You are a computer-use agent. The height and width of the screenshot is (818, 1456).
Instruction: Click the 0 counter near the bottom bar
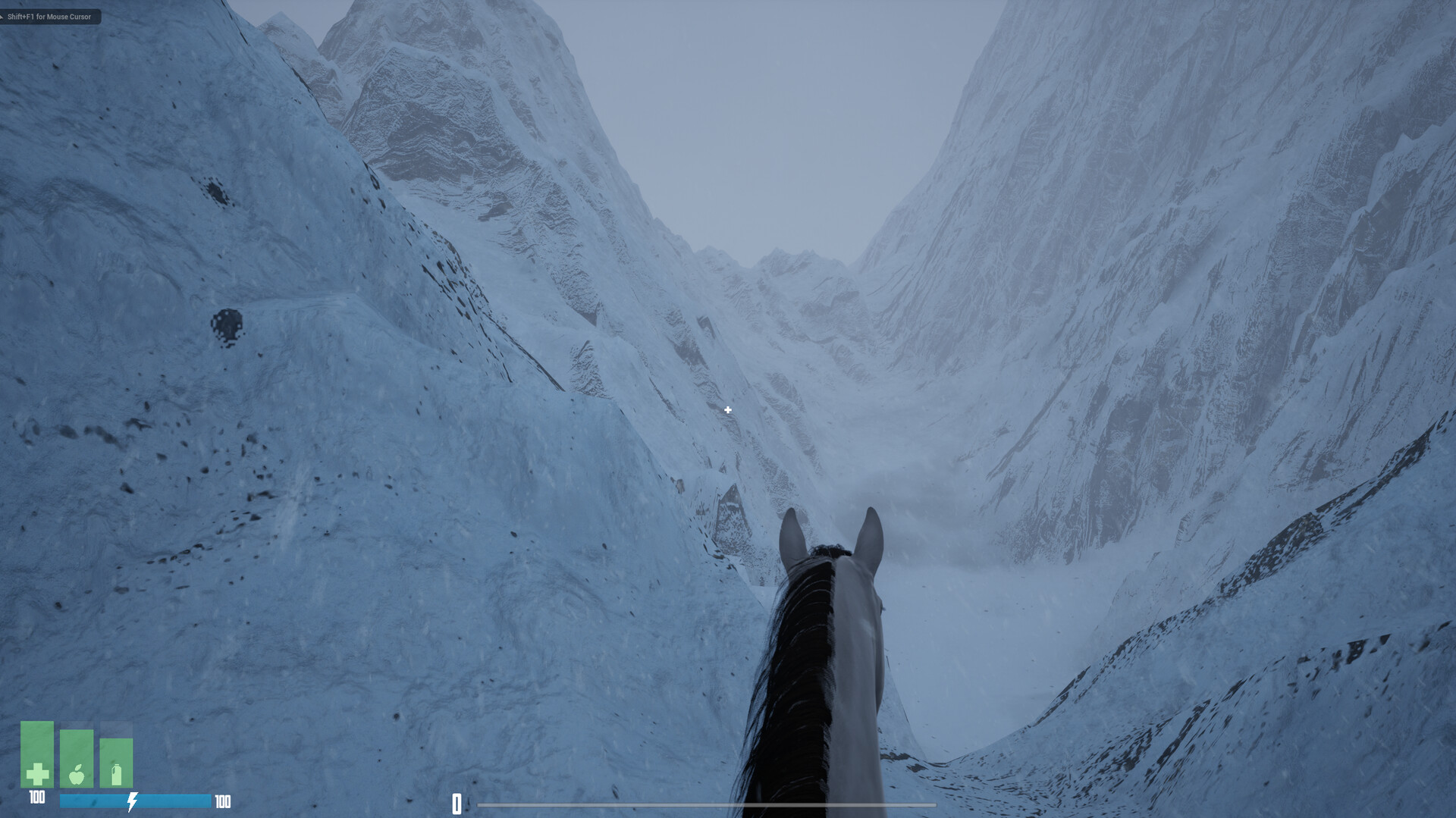coord(457,805)
